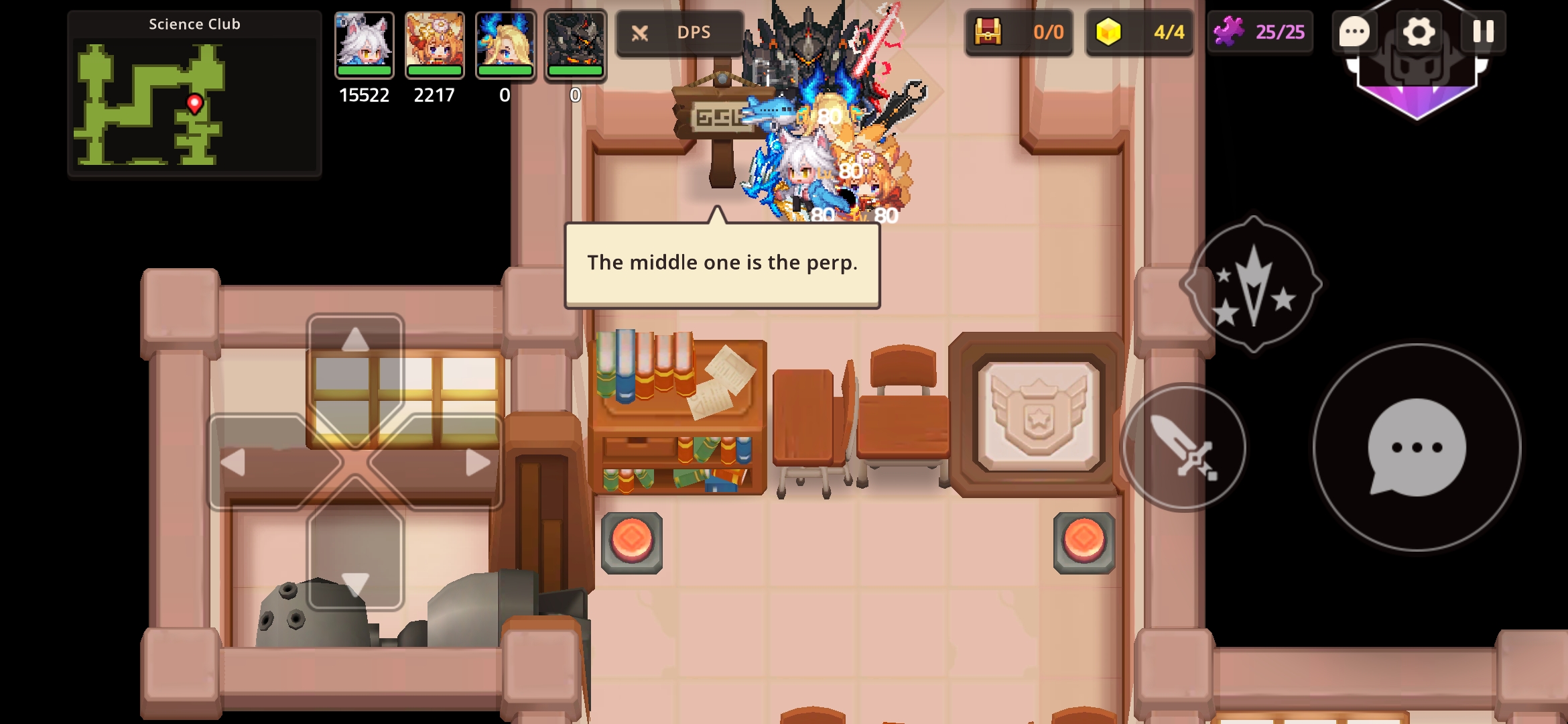Dismiss the "middle one is the perp" dialogue
The height and width of the screenshot is (724, 1568).
tap(722, 265)
